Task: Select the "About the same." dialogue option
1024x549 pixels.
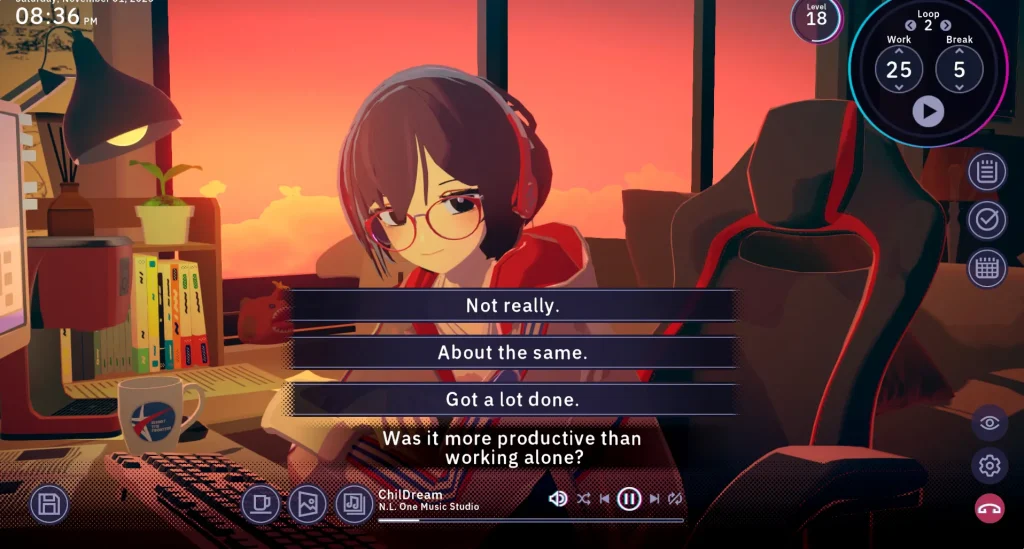Action: [x=512, y=352]
